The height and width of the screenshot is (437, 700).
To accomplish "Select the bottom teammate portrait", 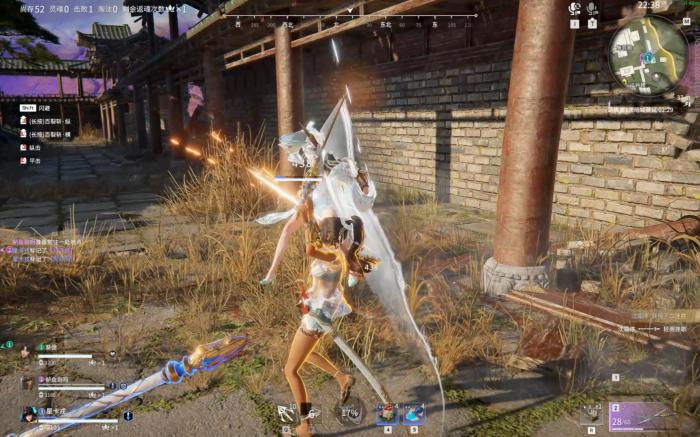I will 28,414.
